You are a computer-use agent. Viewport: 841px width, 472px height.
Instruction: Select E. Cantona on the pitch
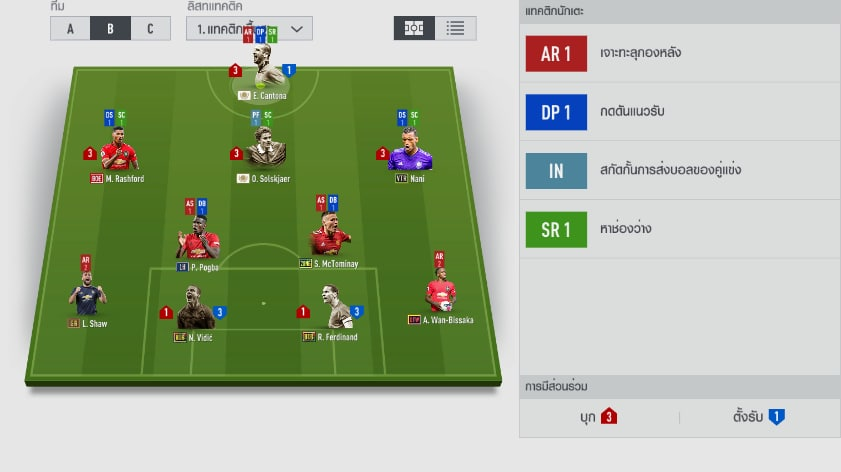coord(269,72)
